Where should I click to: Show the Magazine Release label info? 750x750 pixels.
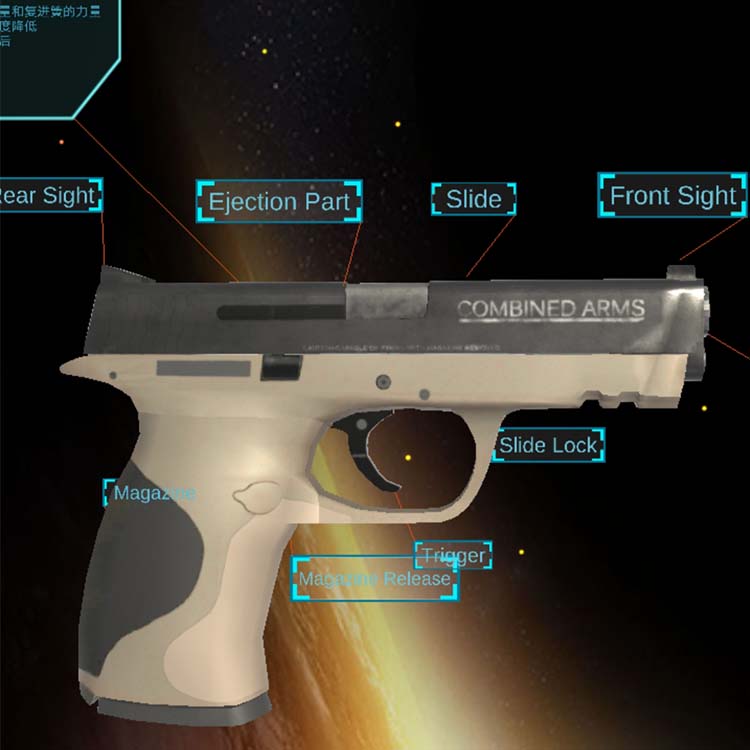pos(375,579)
